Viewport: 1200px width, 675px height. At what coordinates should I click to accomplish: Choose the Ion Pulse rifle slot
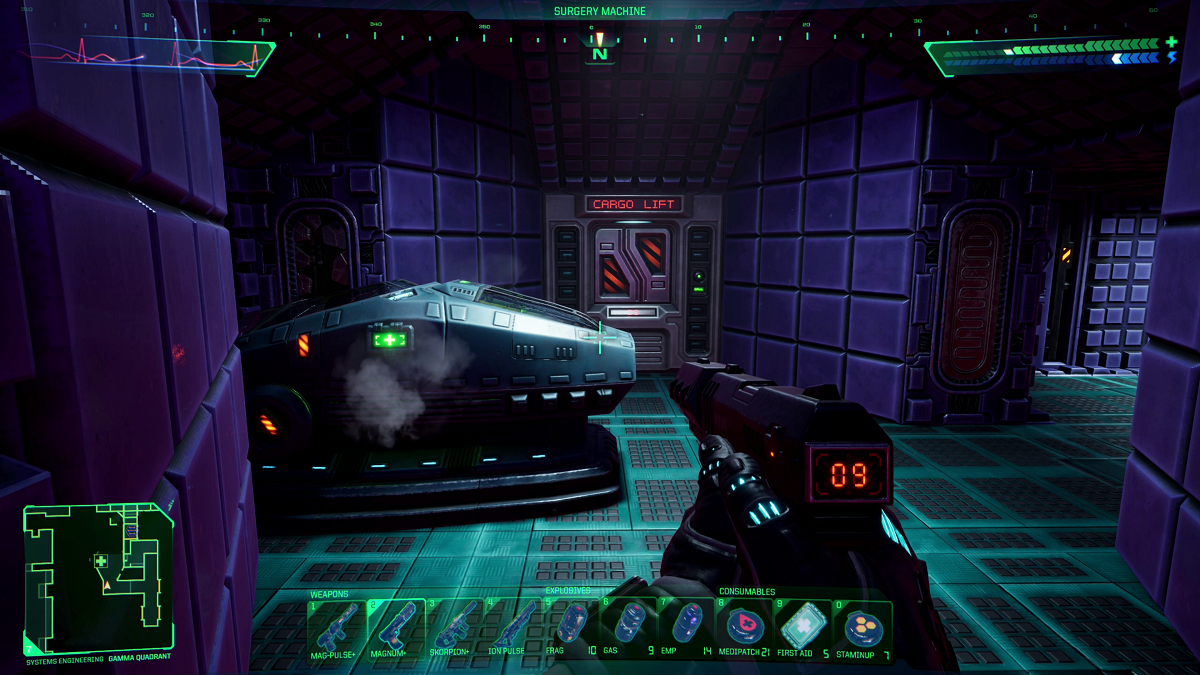[x=511, y=627]
